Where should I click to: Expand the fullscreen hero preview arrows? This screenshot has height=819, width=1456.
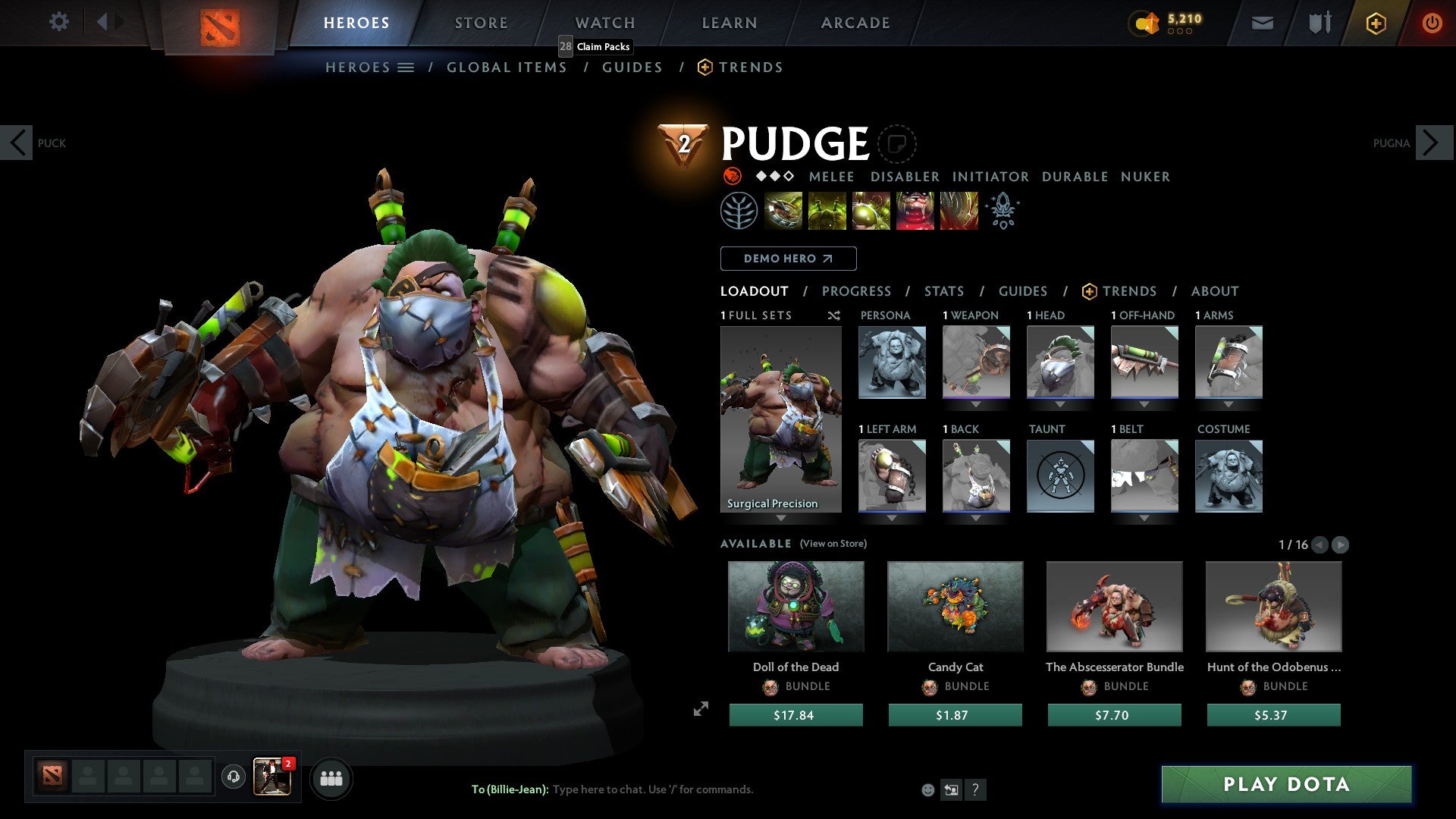(700, 709)
